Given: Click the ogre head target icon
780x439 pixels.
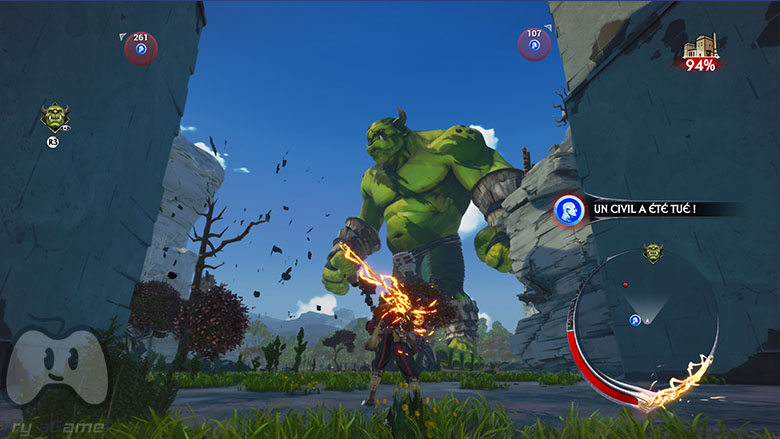Looking at the screenshot, I should [x=54, y=119].
